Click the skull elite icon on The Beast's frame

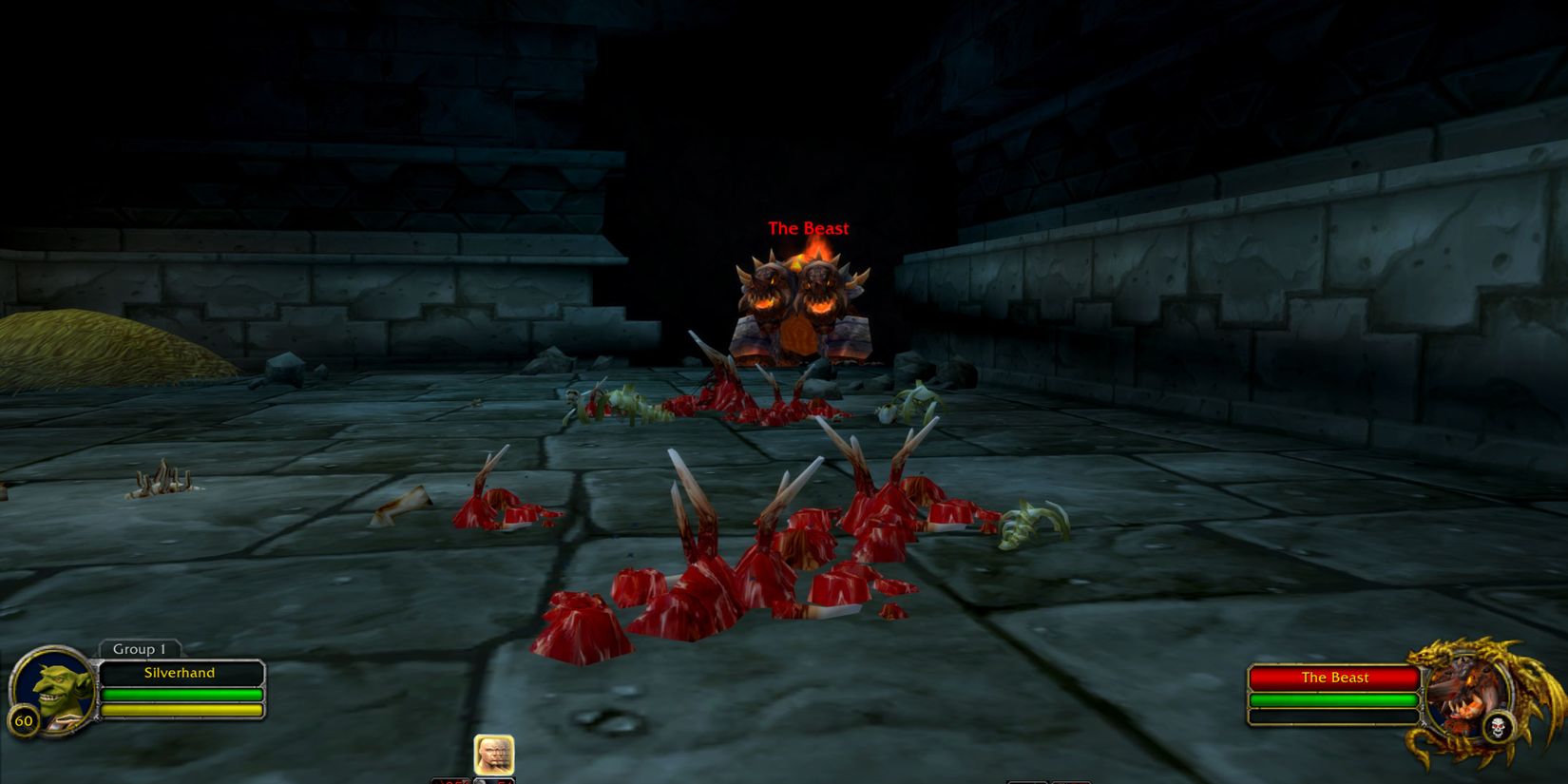1500,725
